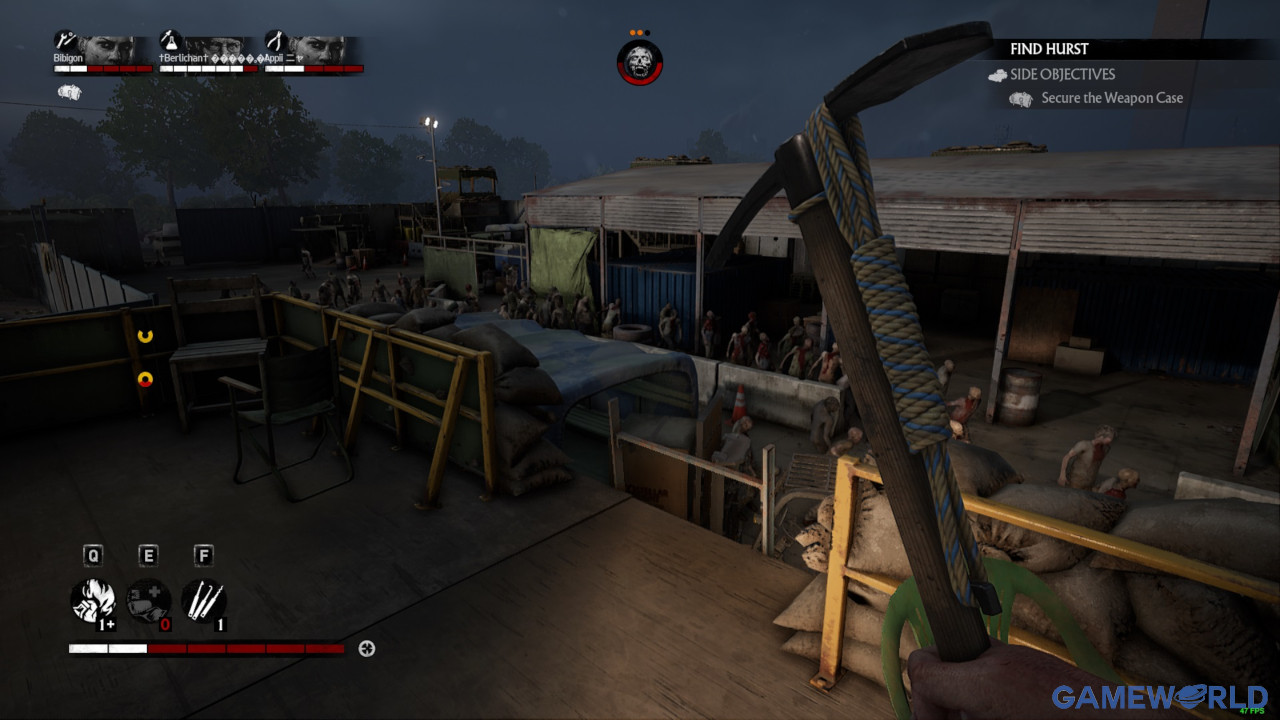Select the lockpicks item icon
1280x720 pixels.
203,601
